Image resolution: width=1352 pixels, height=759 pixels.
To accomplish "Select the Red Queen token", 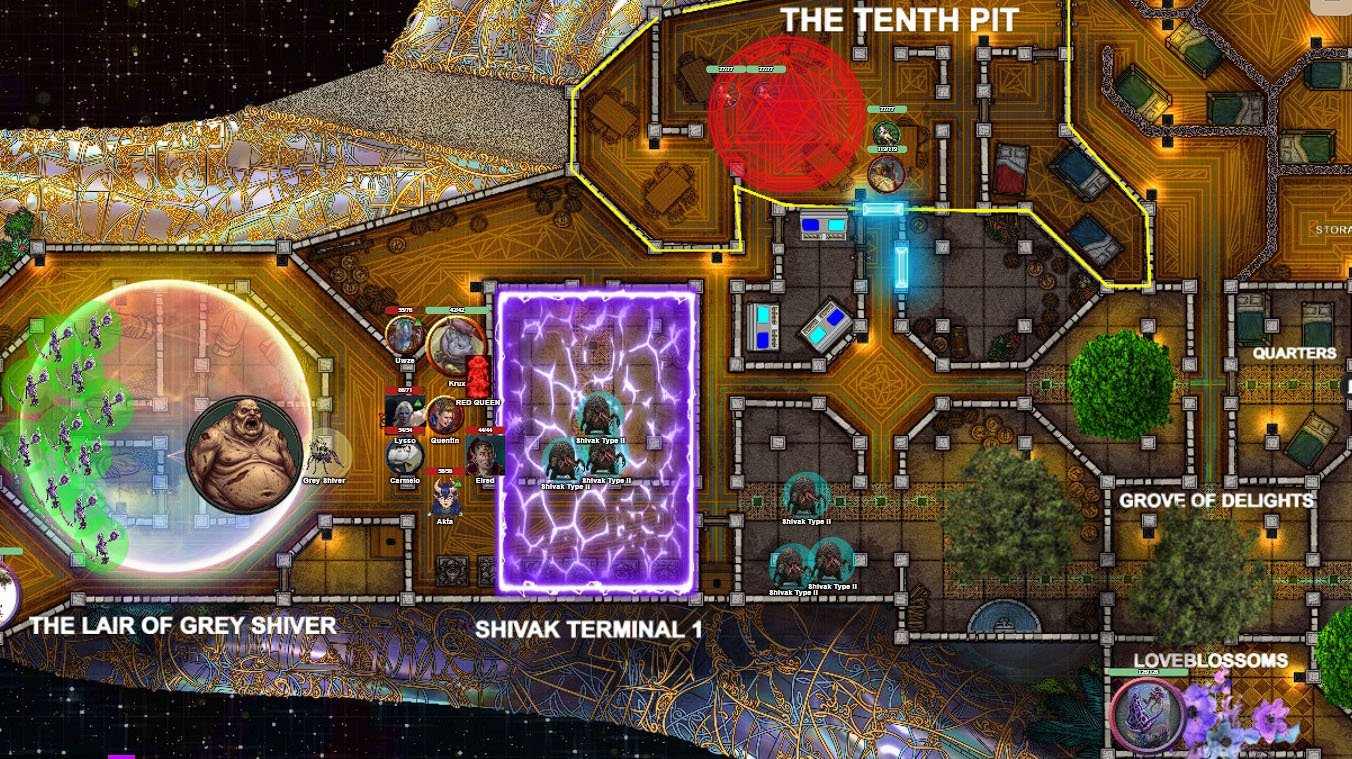I will click(480, 377).
